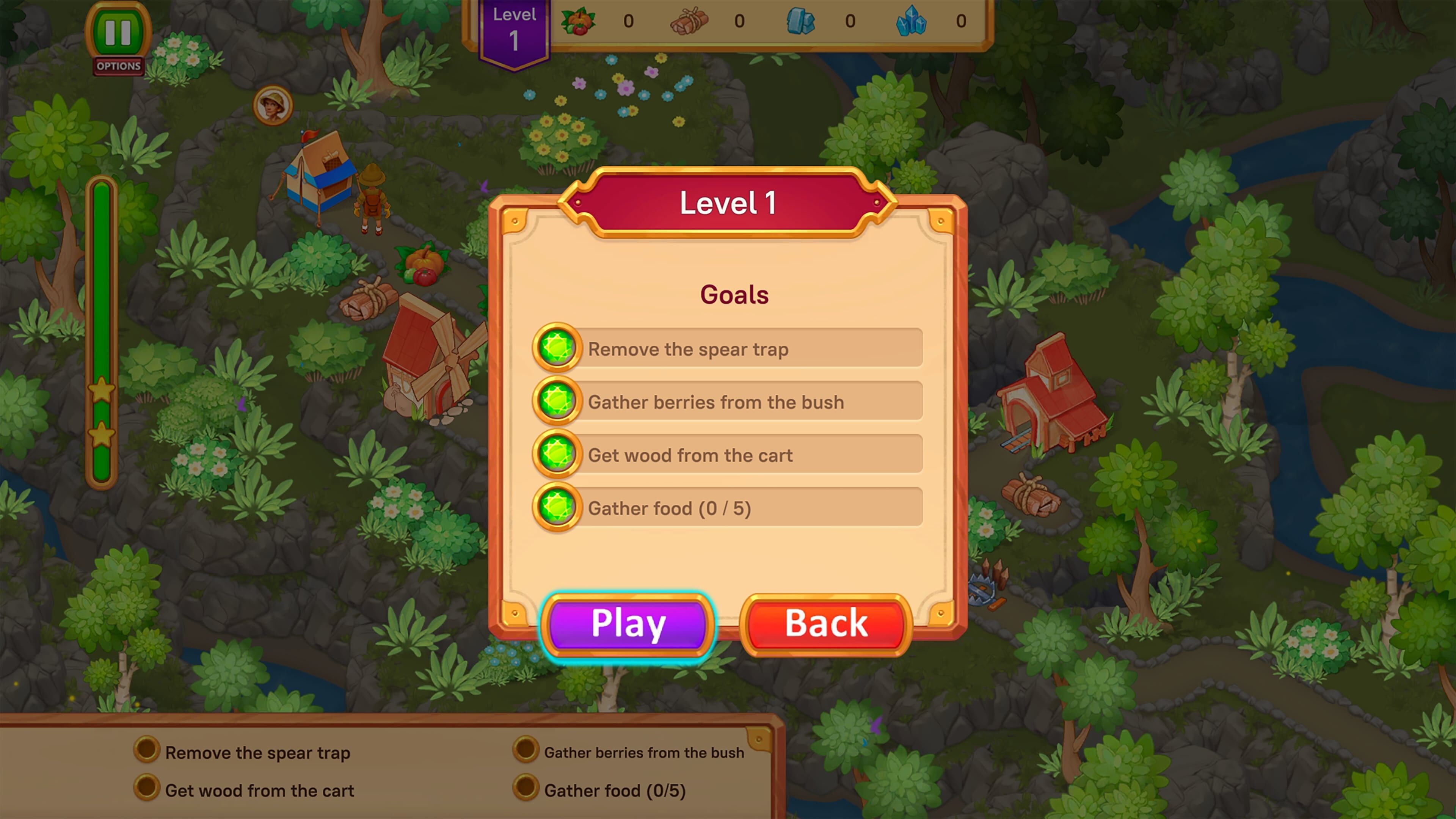Image resolution: width=1456 pixels, height=819 pixels.
Task: Check the Gather food (0/5) goal circle at bottom
Action: (526, 790)
